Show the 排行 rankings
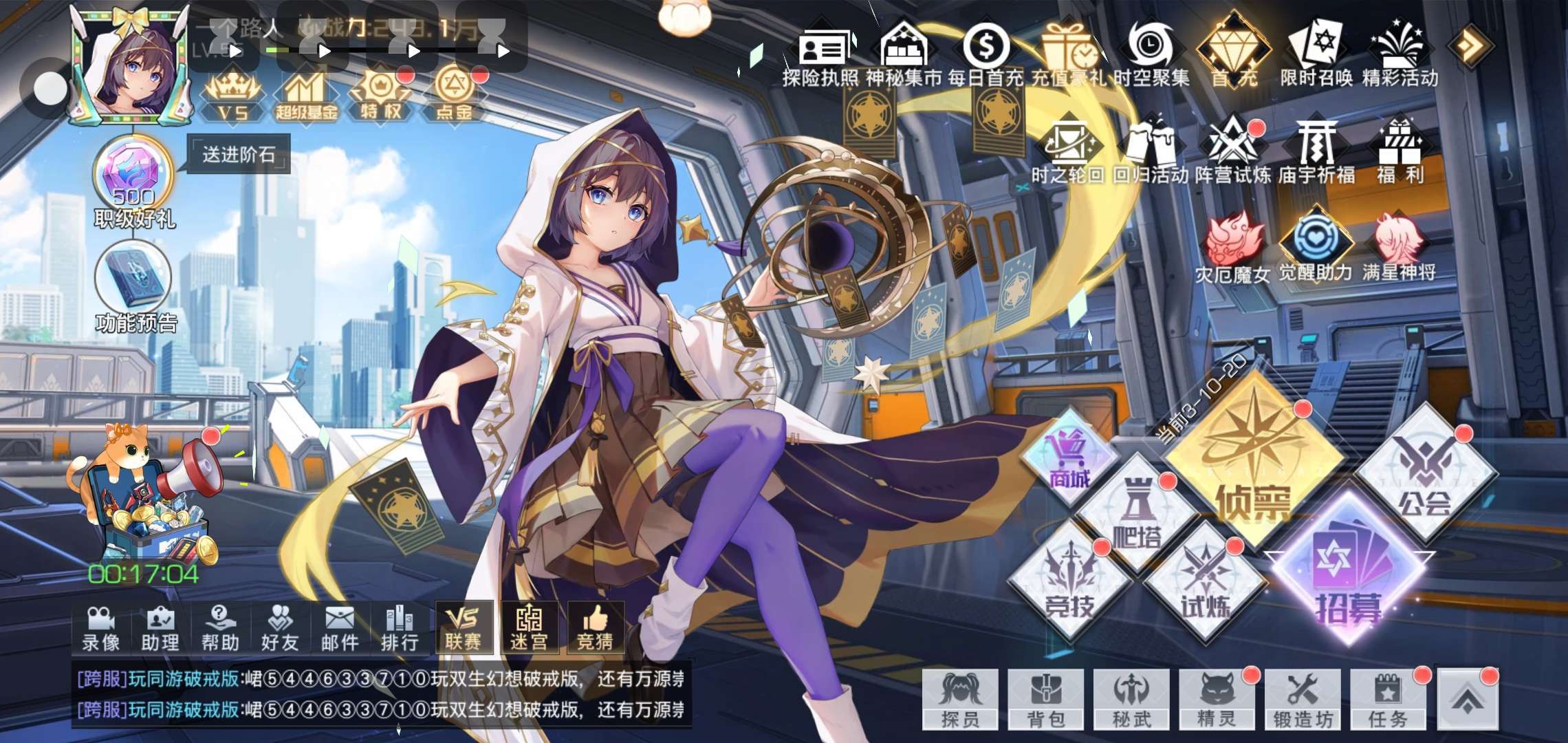Image resolution: width=1568 pixels, height=743 pixels. click(400, 627)
